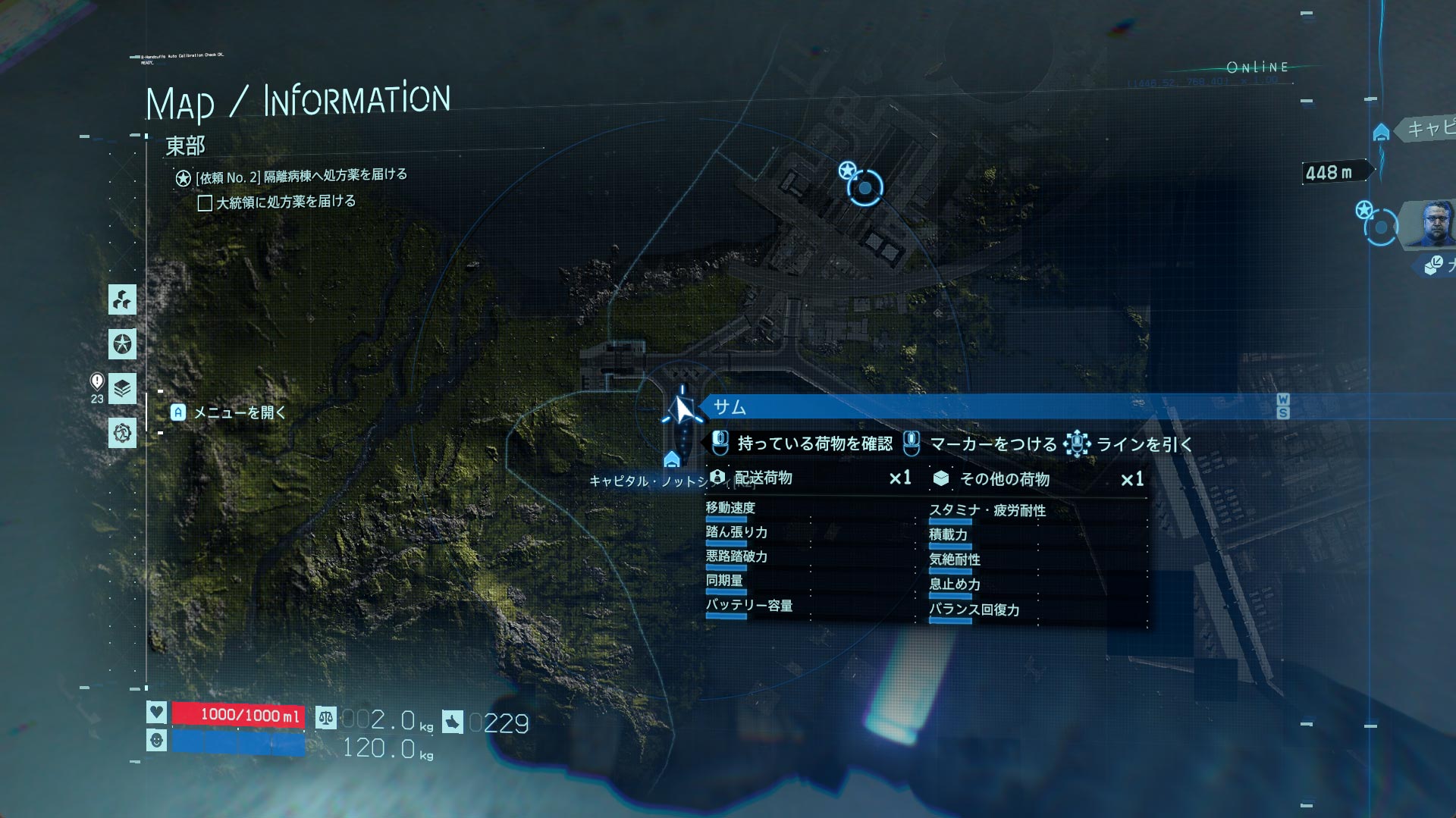Choose the star-in-circle order filter icon

coord(122,344)
